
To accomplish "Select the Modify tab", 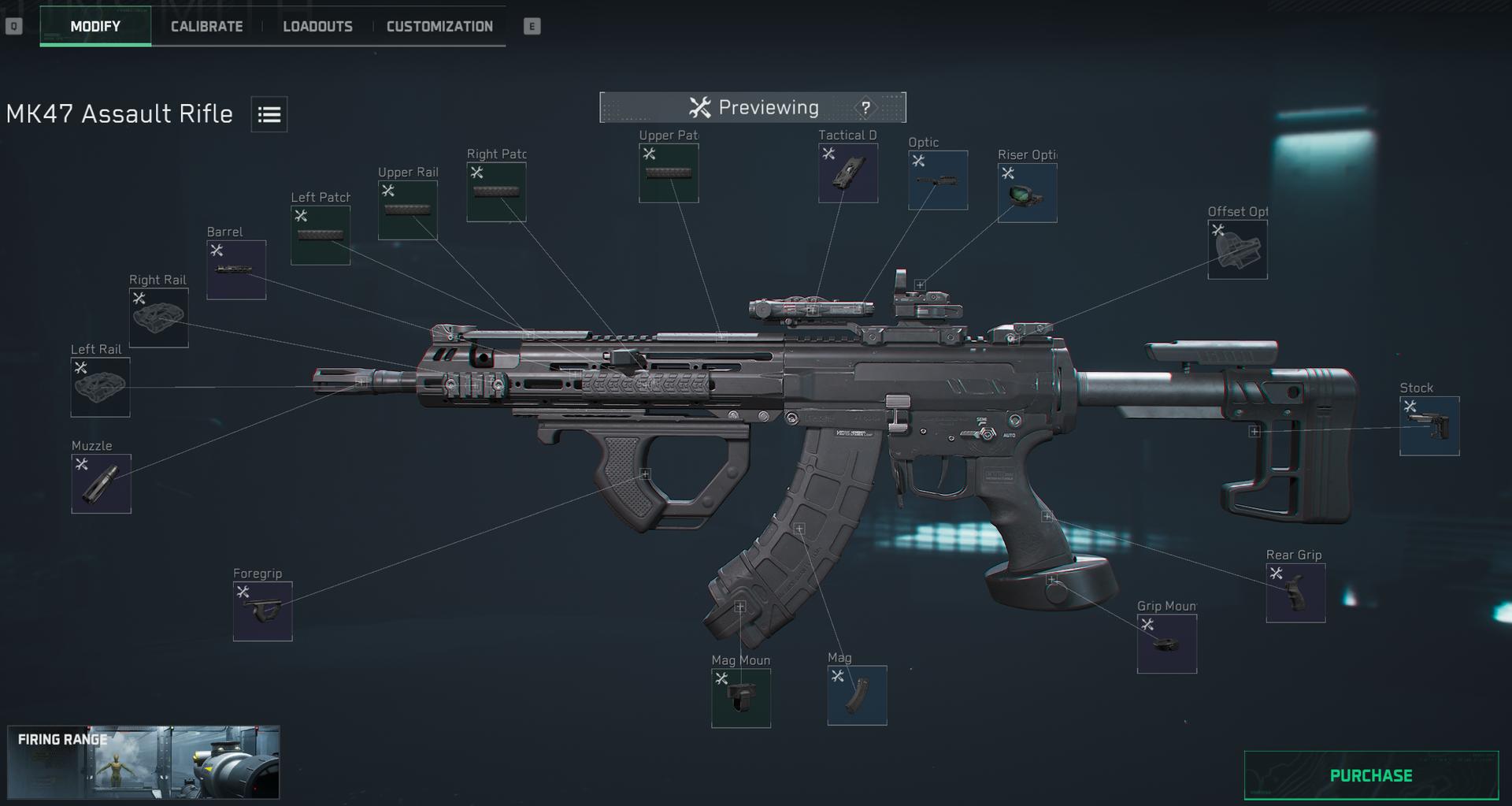I will [95, 26].
